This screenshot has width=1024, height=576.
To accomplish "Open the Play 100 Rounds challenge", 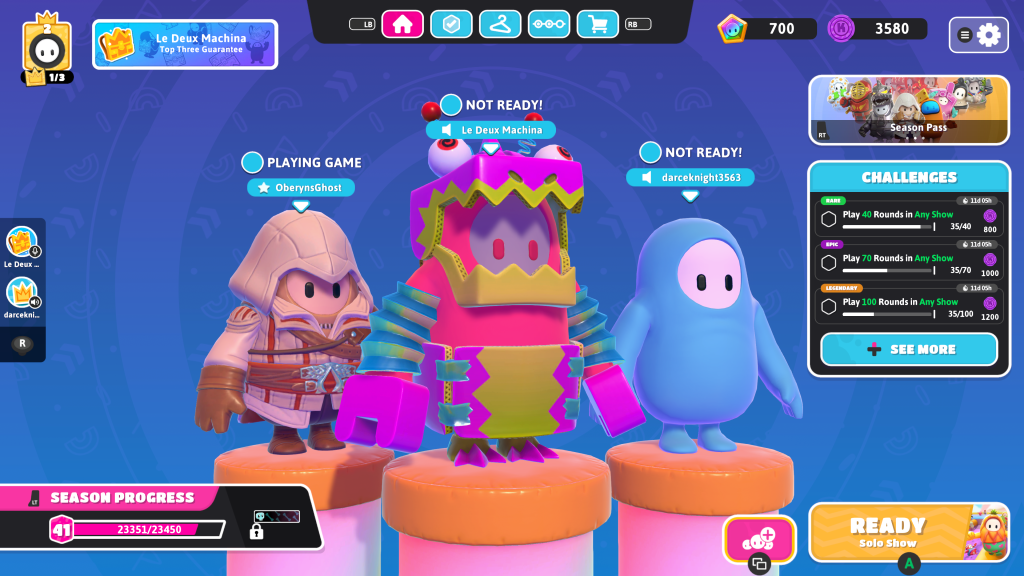I will pyautogui.click(x=909, y=306).
